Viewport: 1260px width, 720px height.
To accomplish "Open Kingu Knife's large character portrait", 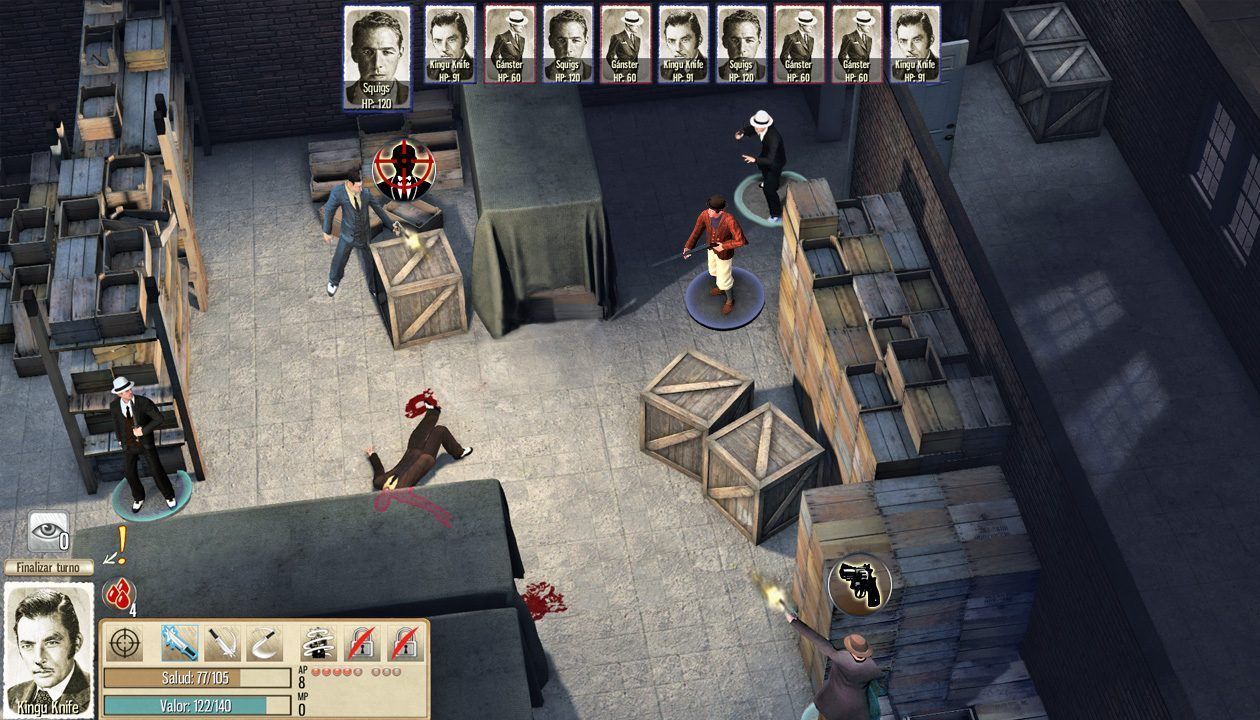I will pos(49,648).
